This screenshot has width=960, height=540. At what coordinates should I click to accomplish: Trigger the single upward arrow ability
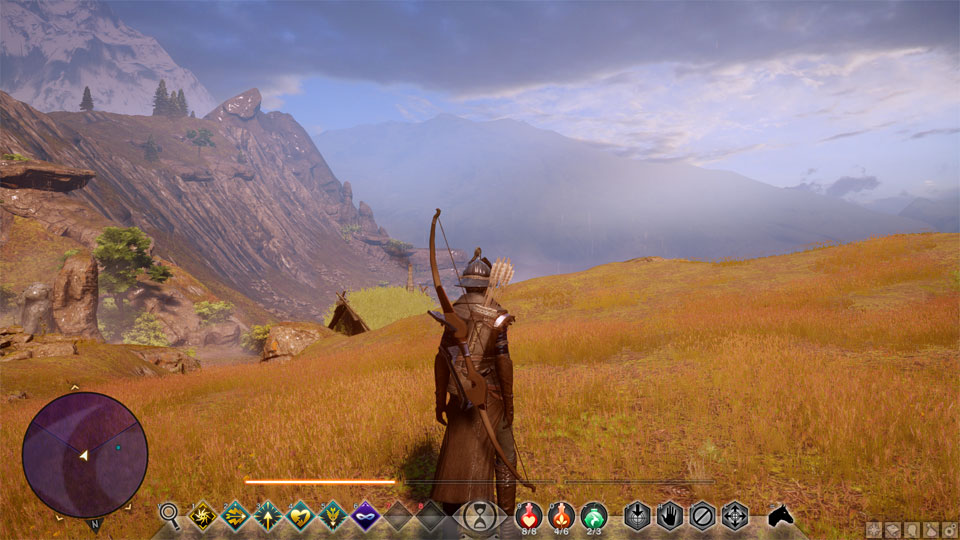(x=268, y=515)
